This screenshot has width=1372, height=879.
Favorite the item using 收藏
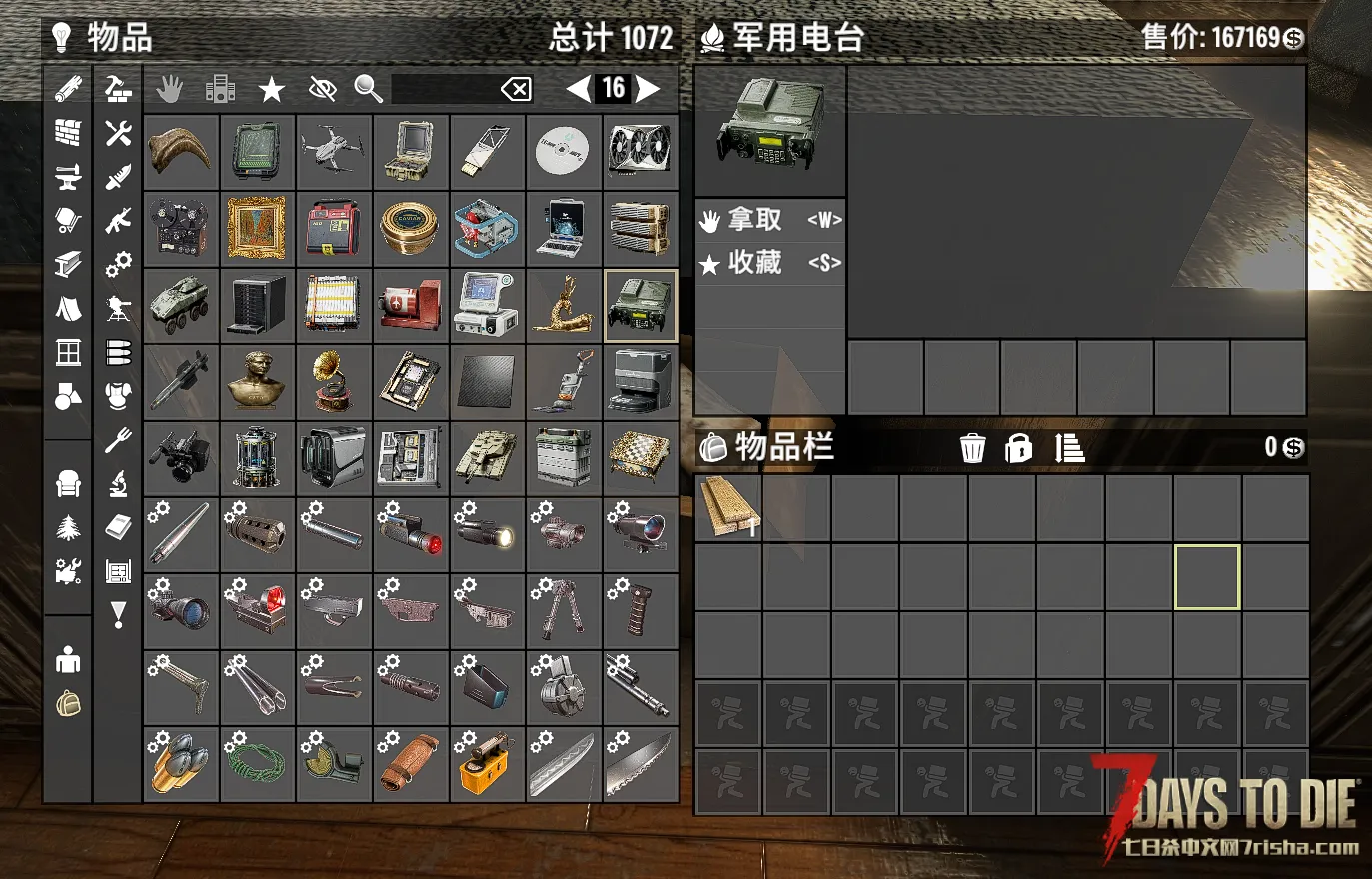(x=769, y=263)
